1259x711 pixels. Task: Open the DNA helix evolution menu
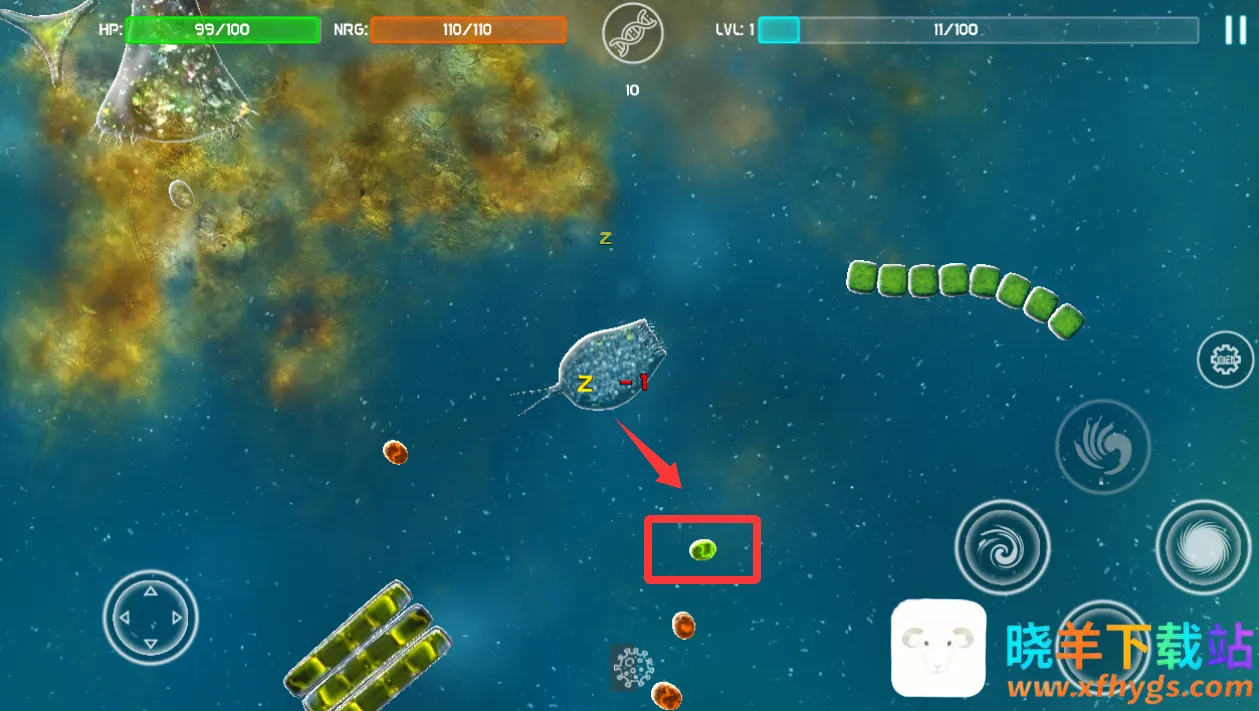click(x=632, y=34)
